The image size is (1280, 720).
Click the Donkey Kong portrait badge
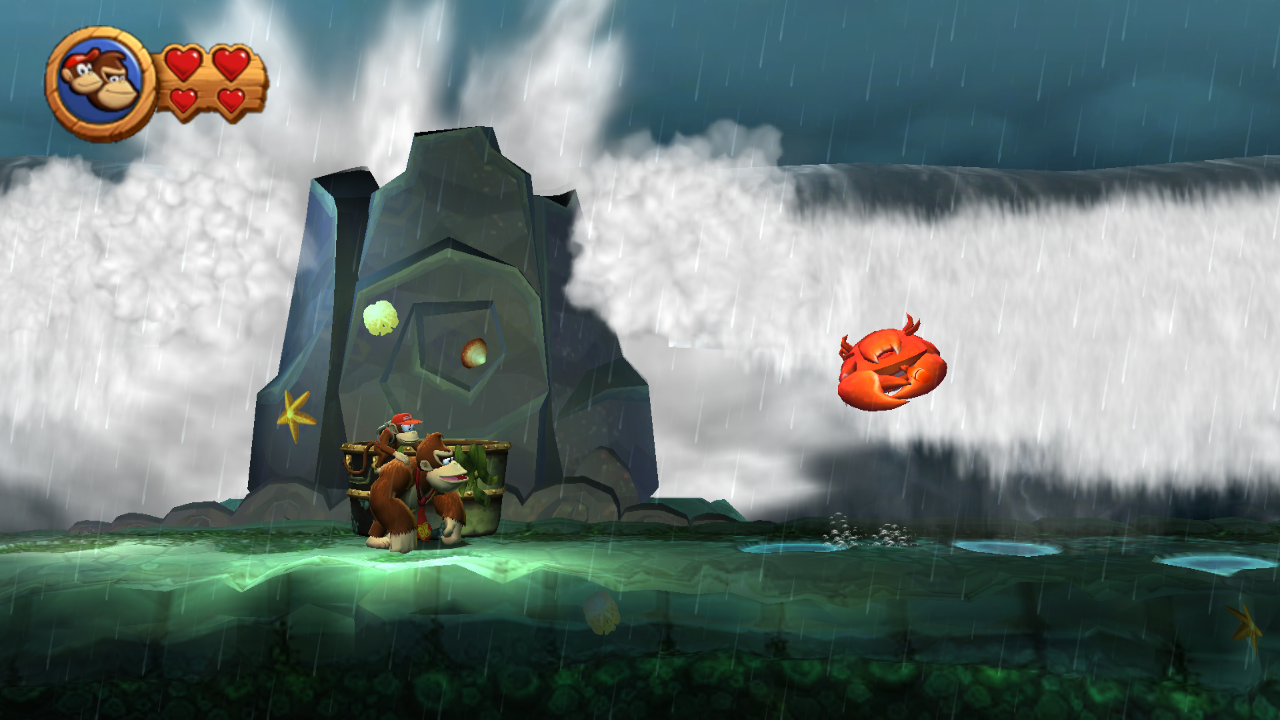[99, 82]
